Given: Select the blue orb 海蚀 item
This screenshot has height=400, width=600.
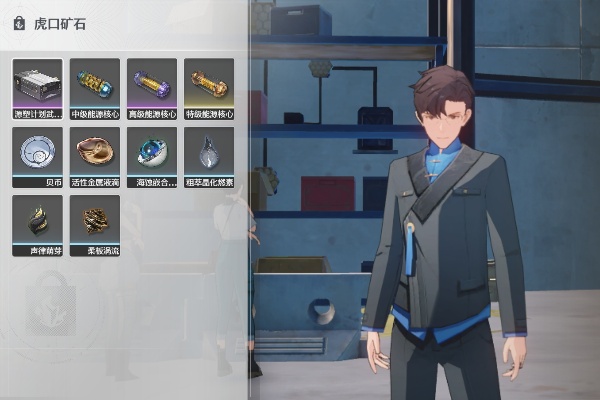Looking at the screenshot, I should pyautogui.click(x=152, y=153).
